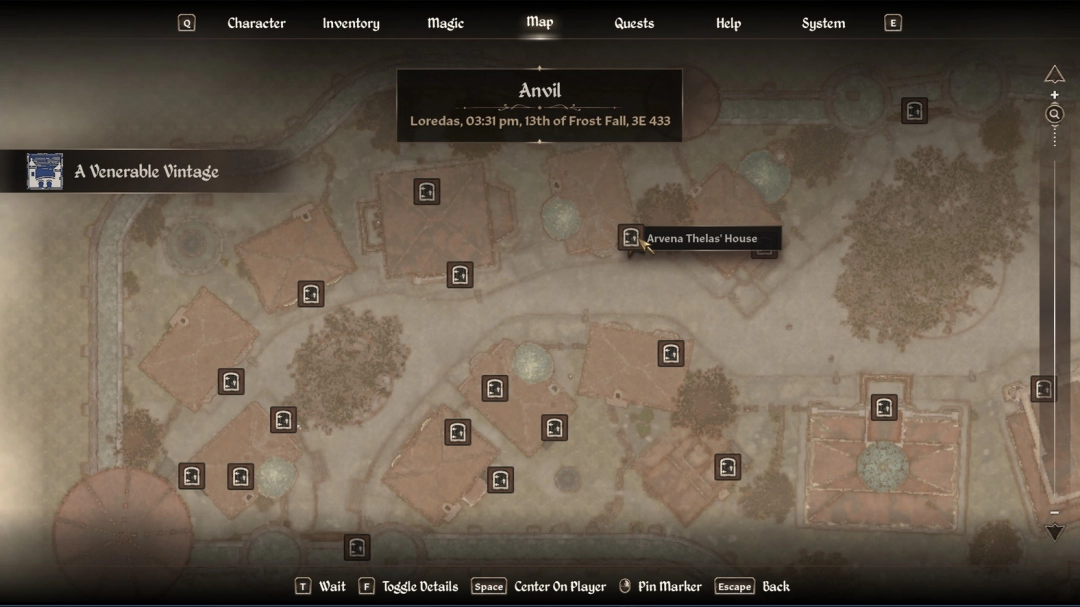Click the magnifier zoom slider handle
Image resolution: width=1080 pixels, height=607 pixels.
coord(1054,114)
